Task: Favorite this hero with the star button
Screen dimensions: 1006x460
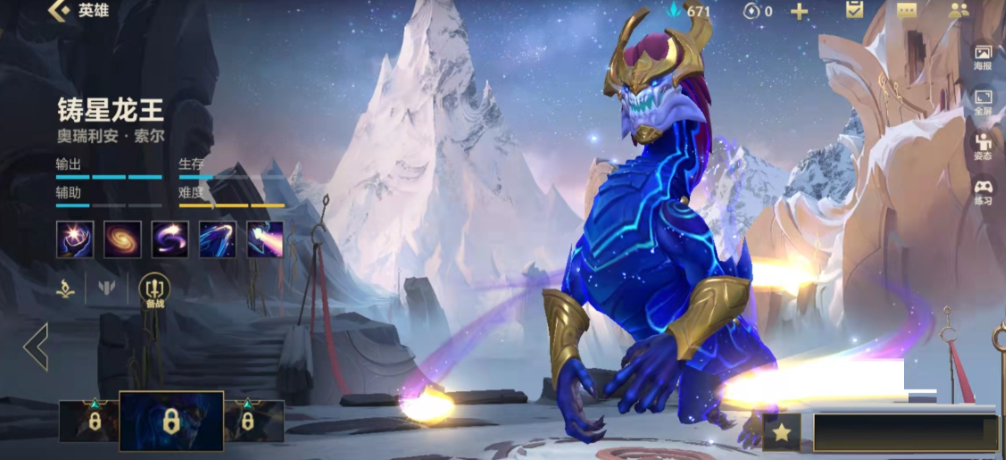Action: pos(781,432)
